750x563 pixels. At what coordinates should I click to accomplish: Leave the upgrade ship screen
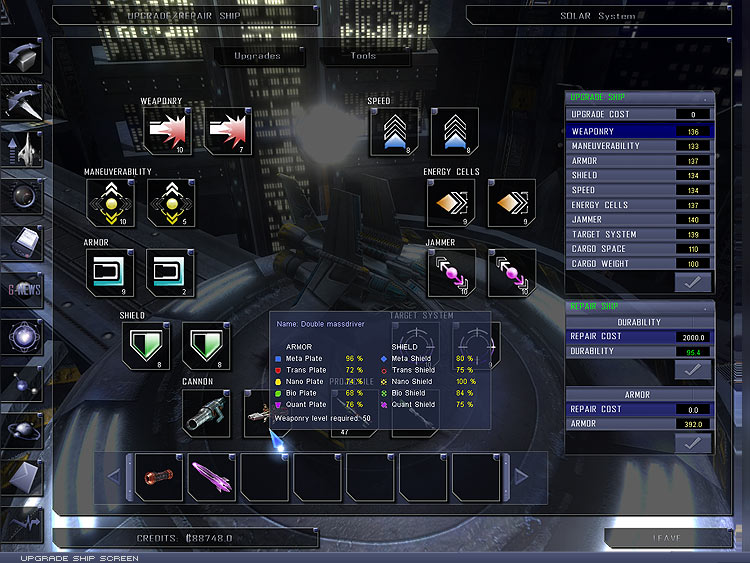pos(667,538)
